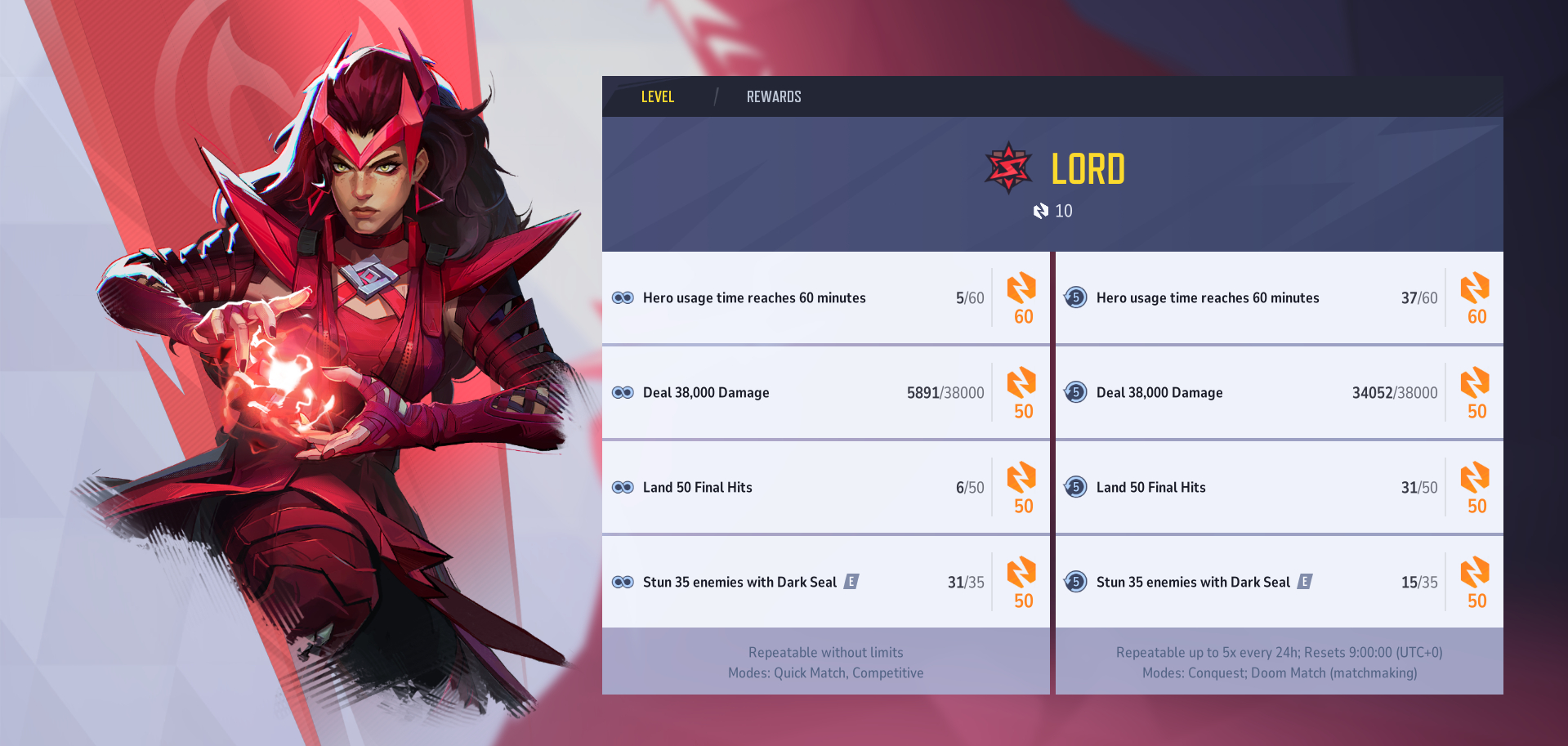Click the Dark Seal stun mission at 15/35
Viewport: 1568px width, 746px height.
(x=1279, y=583)
